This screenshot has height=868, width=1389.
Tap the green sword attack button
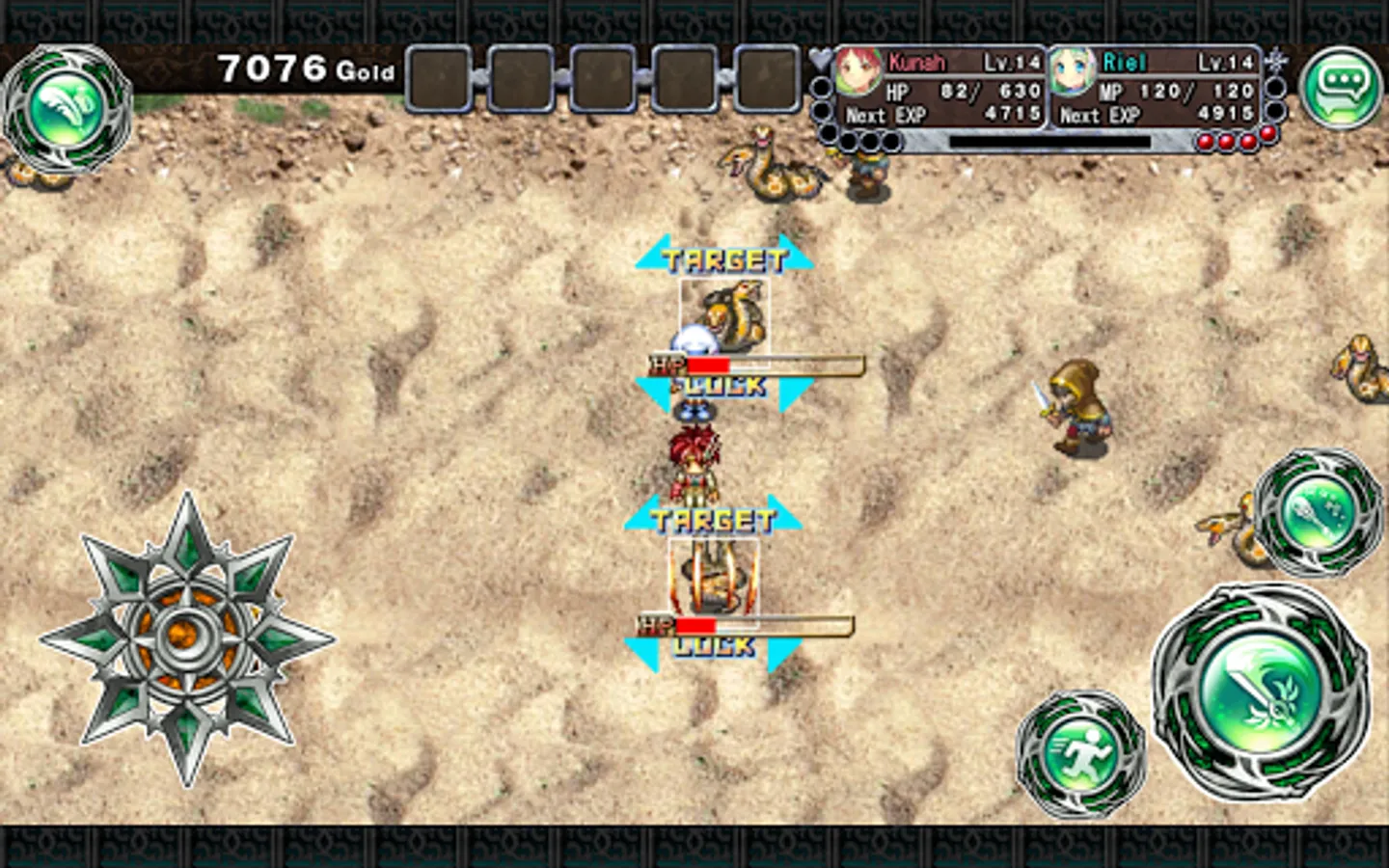pos(1260,689)
